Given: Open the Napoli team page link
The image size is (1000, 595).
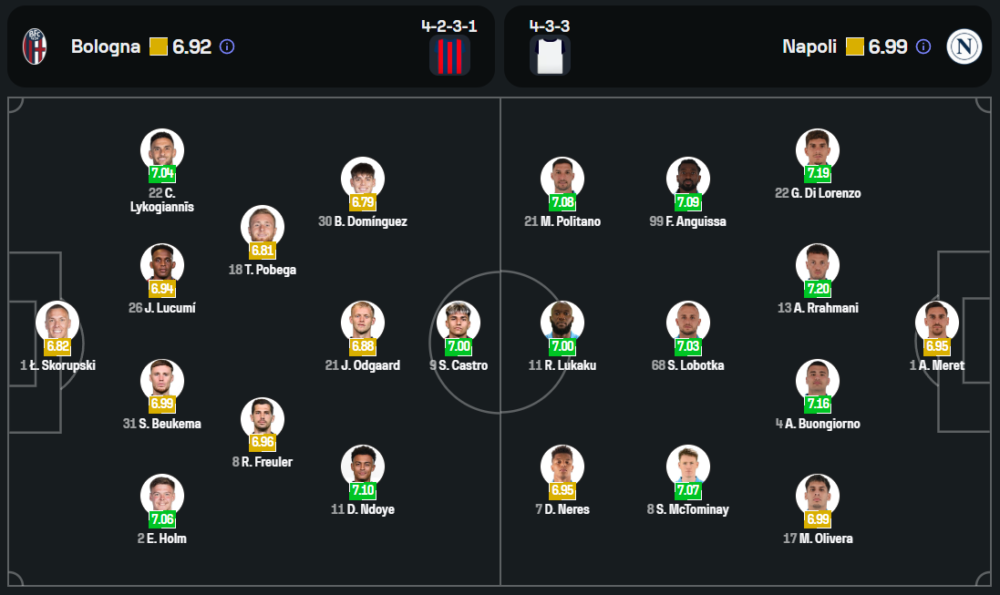Looking at the screenshot, I should coord(809,47).
